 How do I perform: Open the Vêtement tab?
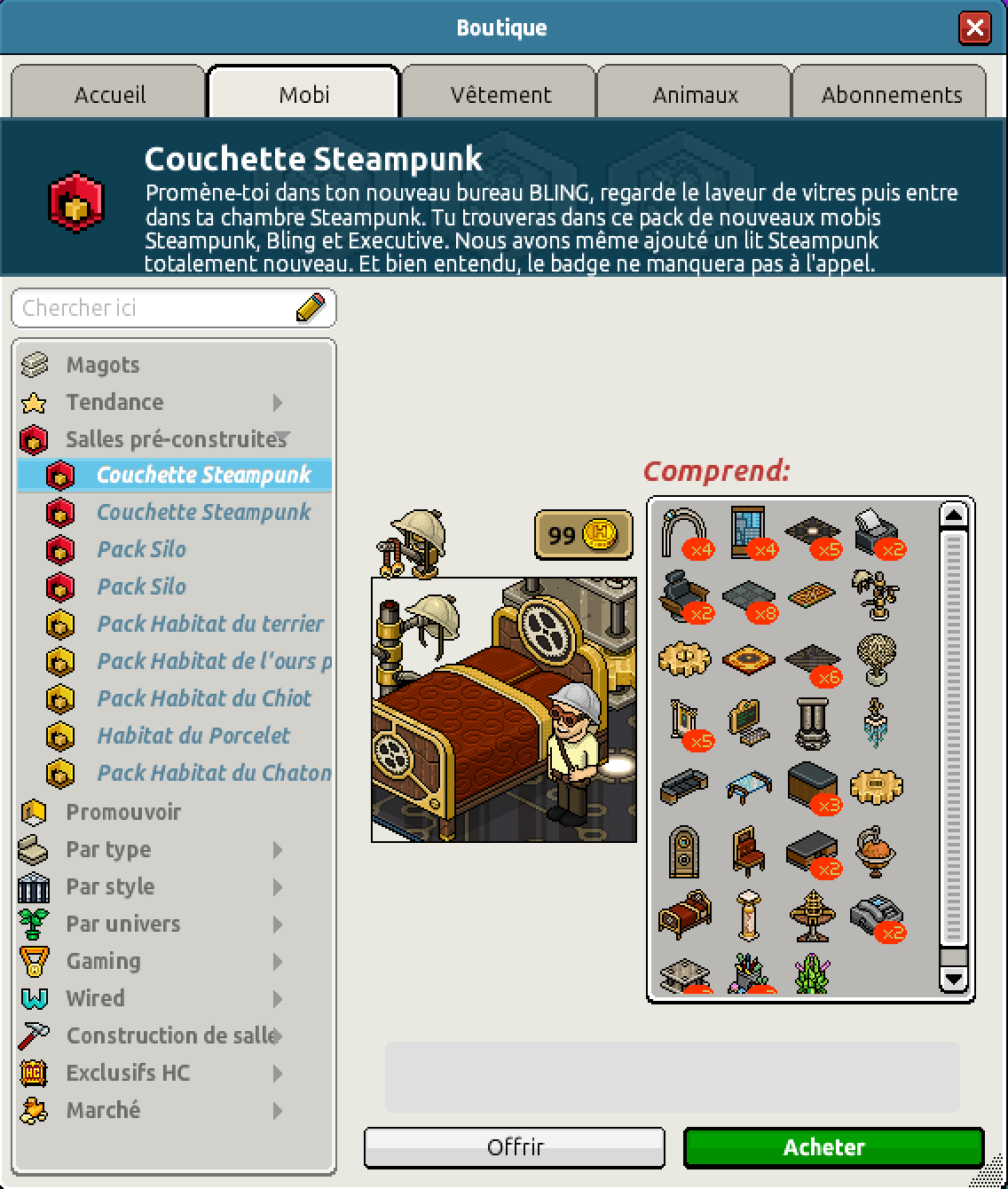click(500, 94)
